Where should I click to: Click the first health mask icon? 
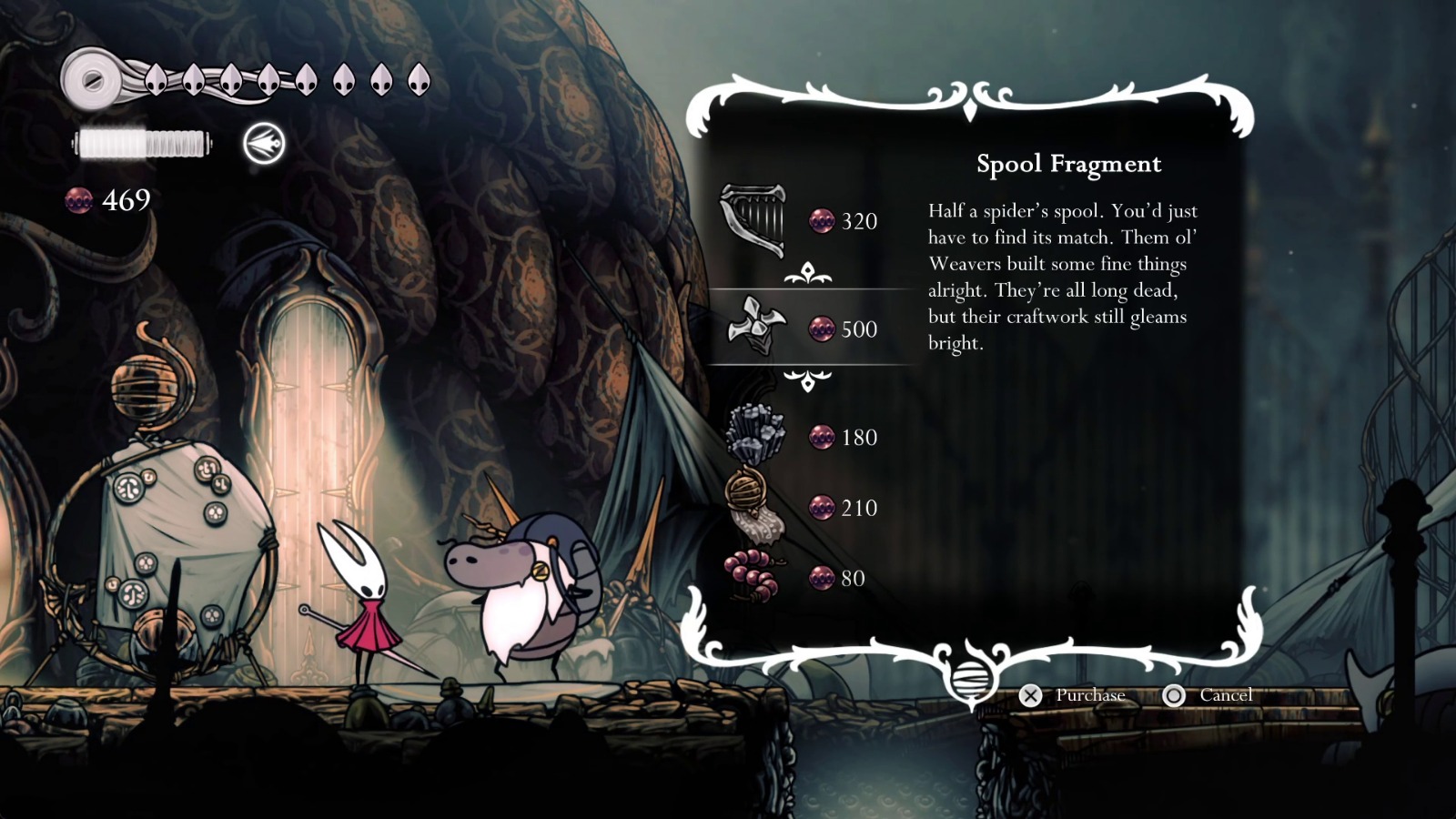(x=157, y=79)
